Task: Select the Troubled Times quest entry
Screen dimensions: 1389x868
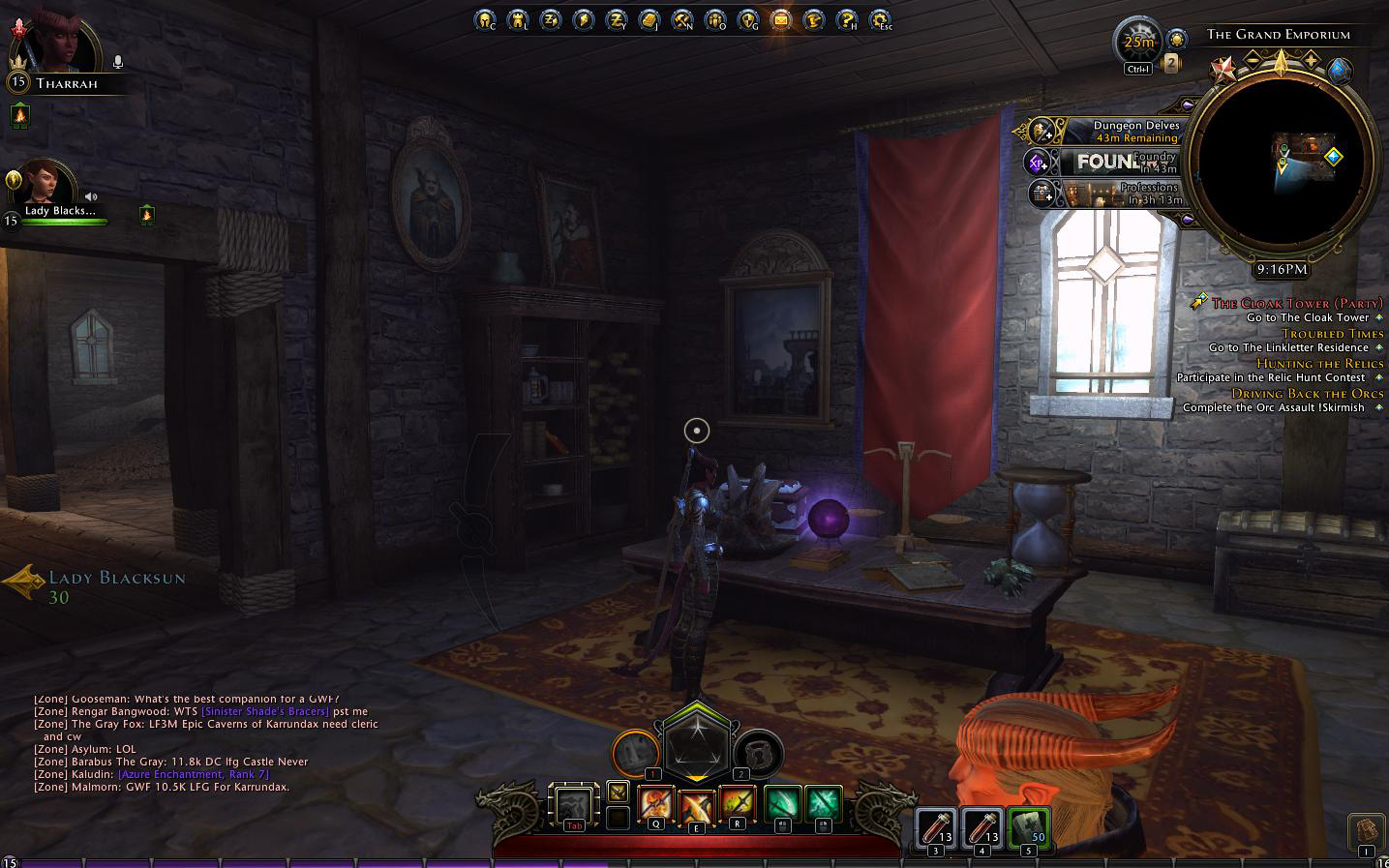Action: pos(1332,334)
